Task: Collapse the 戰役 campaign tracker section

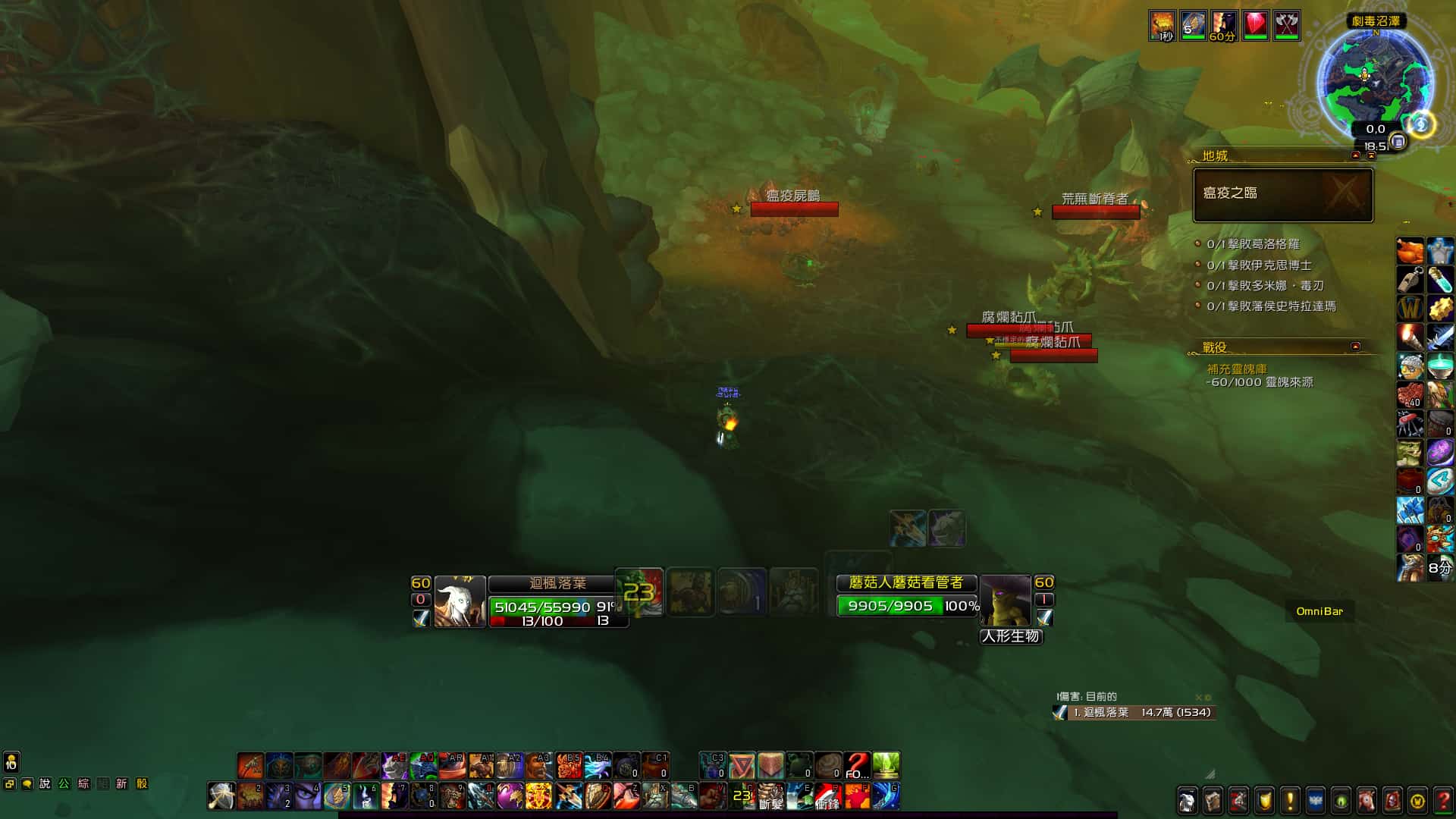Action: click(x=1356, y=347)
